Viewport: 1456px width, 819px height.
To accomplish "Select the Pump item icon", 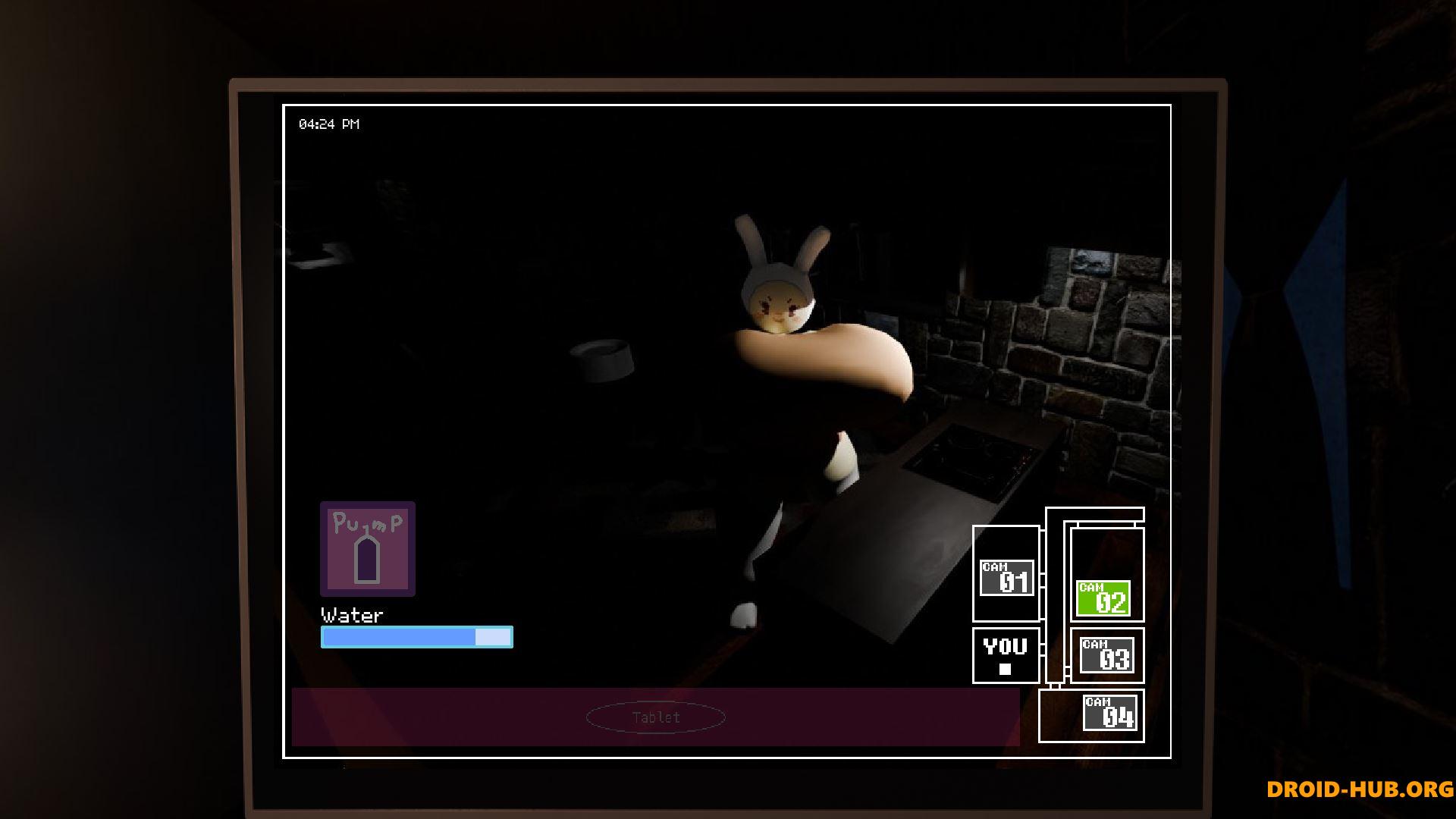I will point(367,549).
